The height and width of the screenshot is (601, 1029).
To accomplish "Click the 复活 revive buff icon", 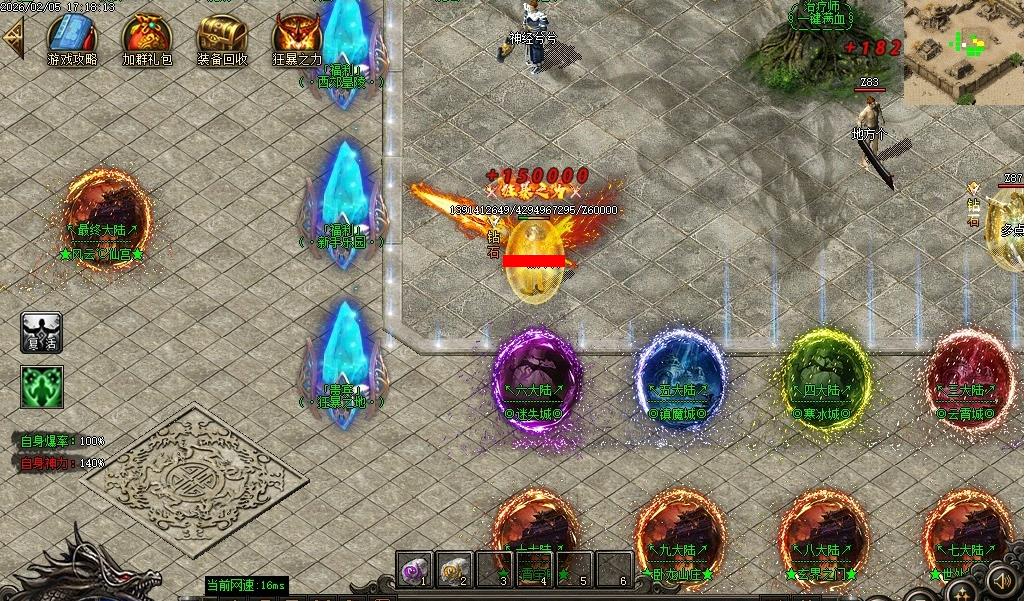I will pos(42,332).
